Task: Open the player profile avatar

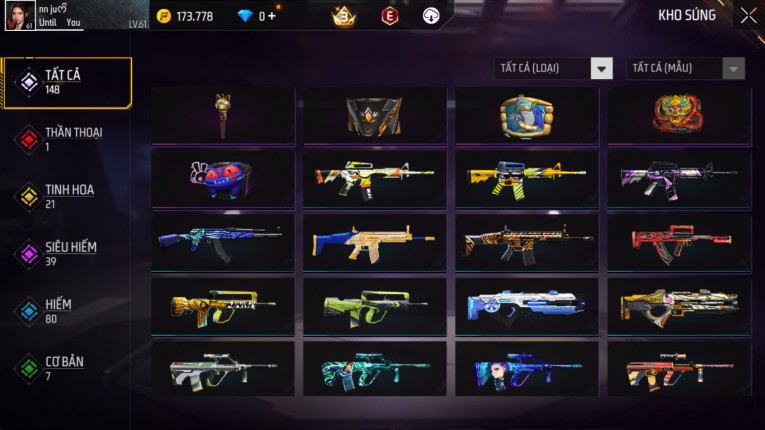Action: coord(19,15)
